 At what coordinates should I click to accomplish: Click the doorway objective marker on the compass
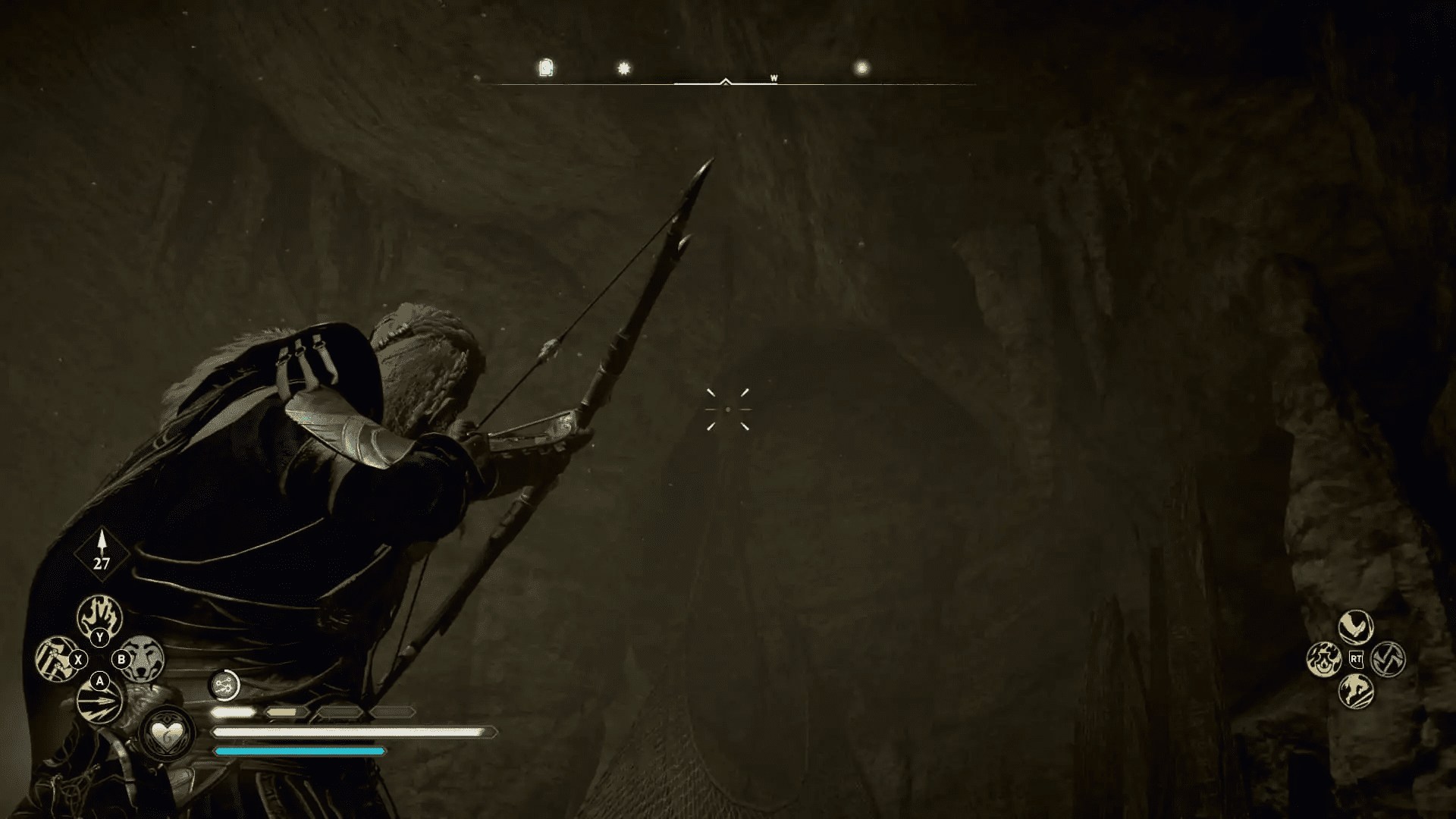(544, 68)
